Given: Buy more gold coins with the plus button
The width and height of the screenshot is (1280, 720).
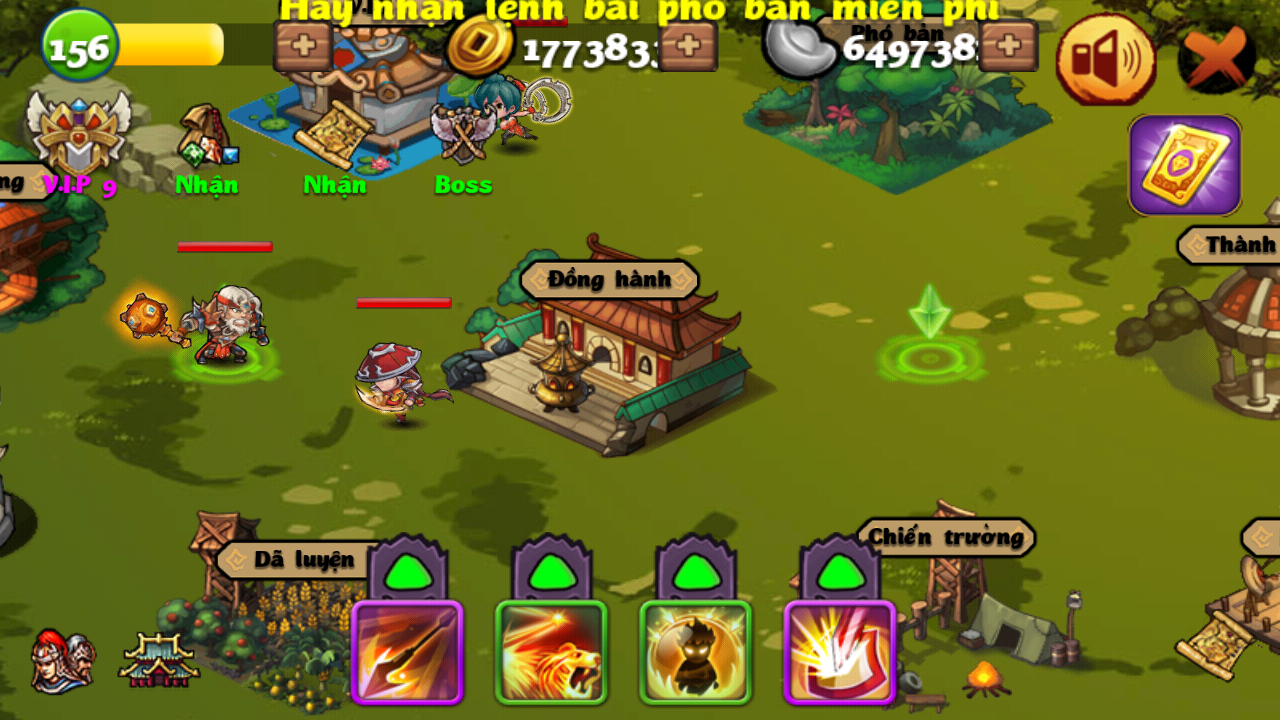Looking at the screenshot, I should [688, 46].
